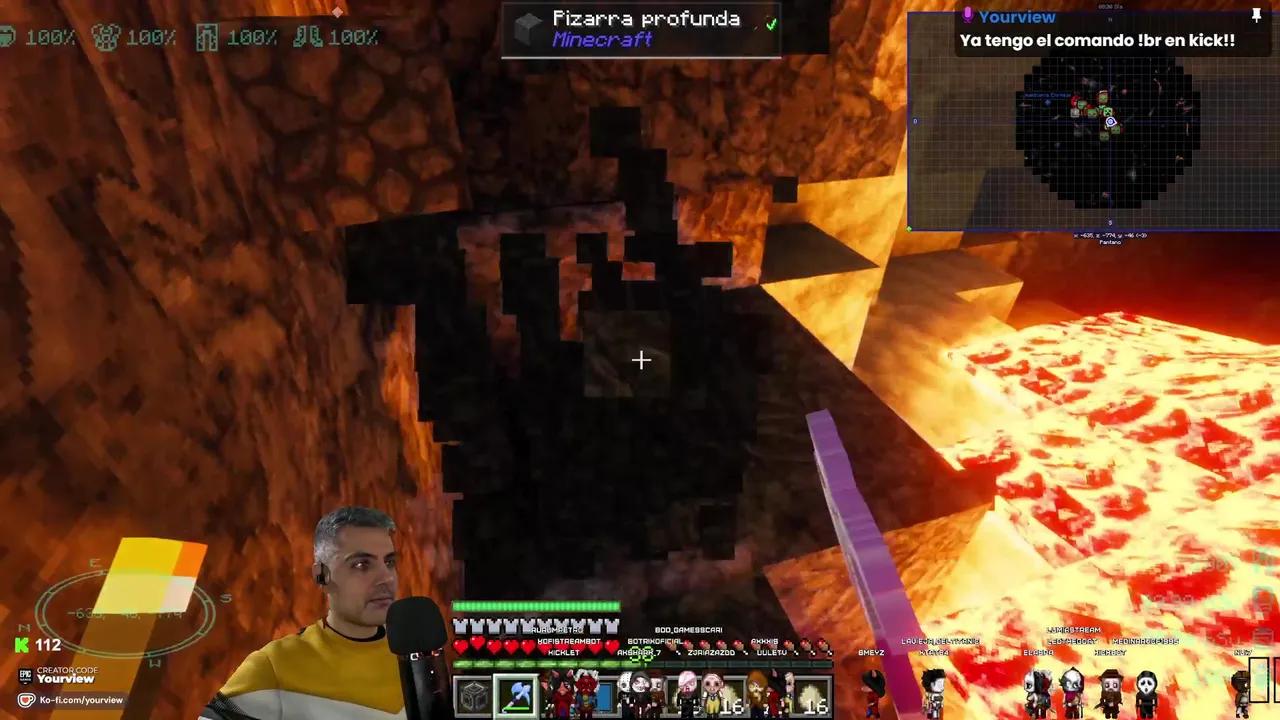Toggle the green checkmark next to Pizarra profunda
1280x720 pixels.
click(771, 23)
